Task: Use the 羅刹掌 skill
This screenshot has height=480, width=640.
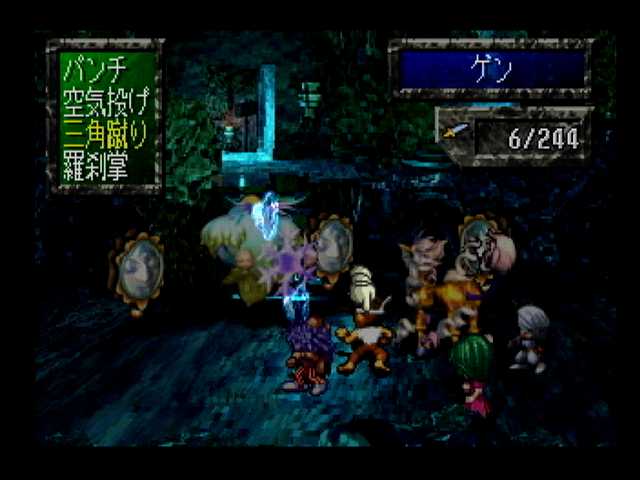Action: tap(94, 166)
